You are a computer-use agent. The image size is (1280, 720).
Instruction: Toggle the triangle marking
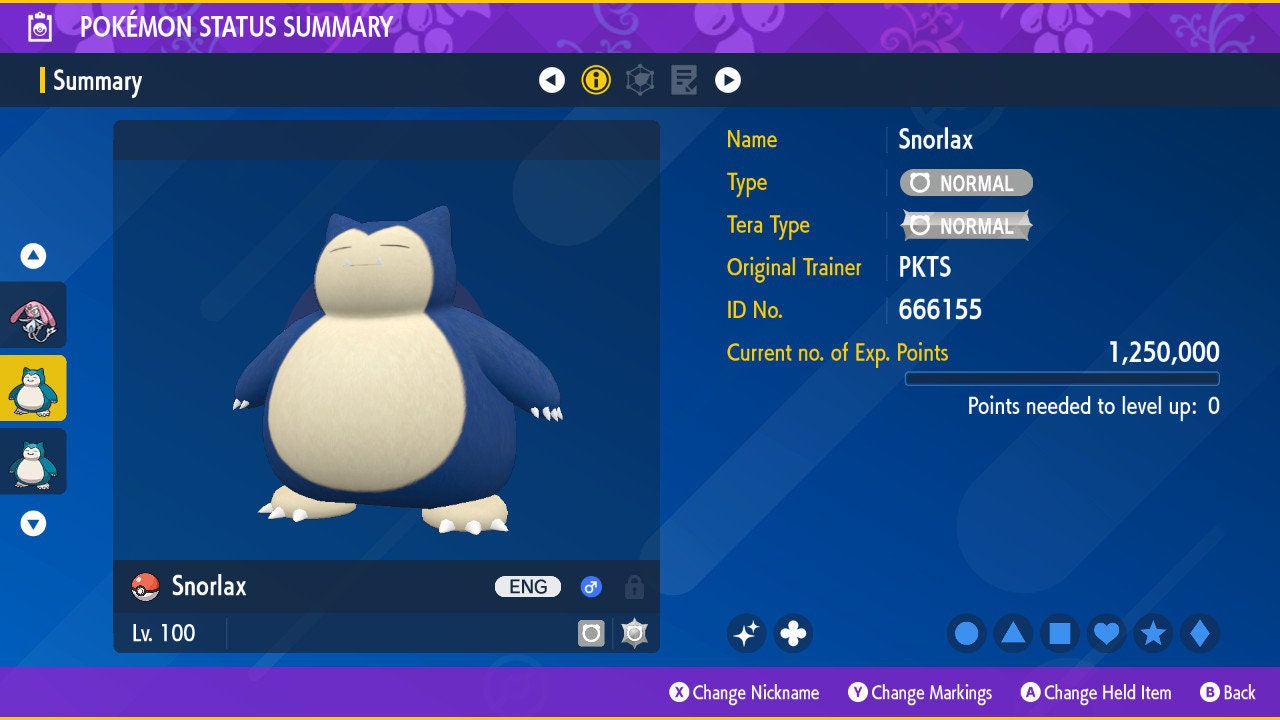coord(1013,633)
